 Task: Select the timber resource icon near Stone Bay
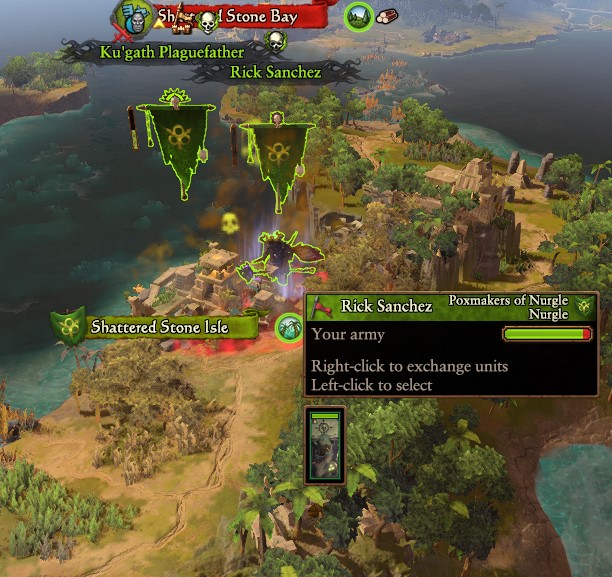(x=386, y=17)
